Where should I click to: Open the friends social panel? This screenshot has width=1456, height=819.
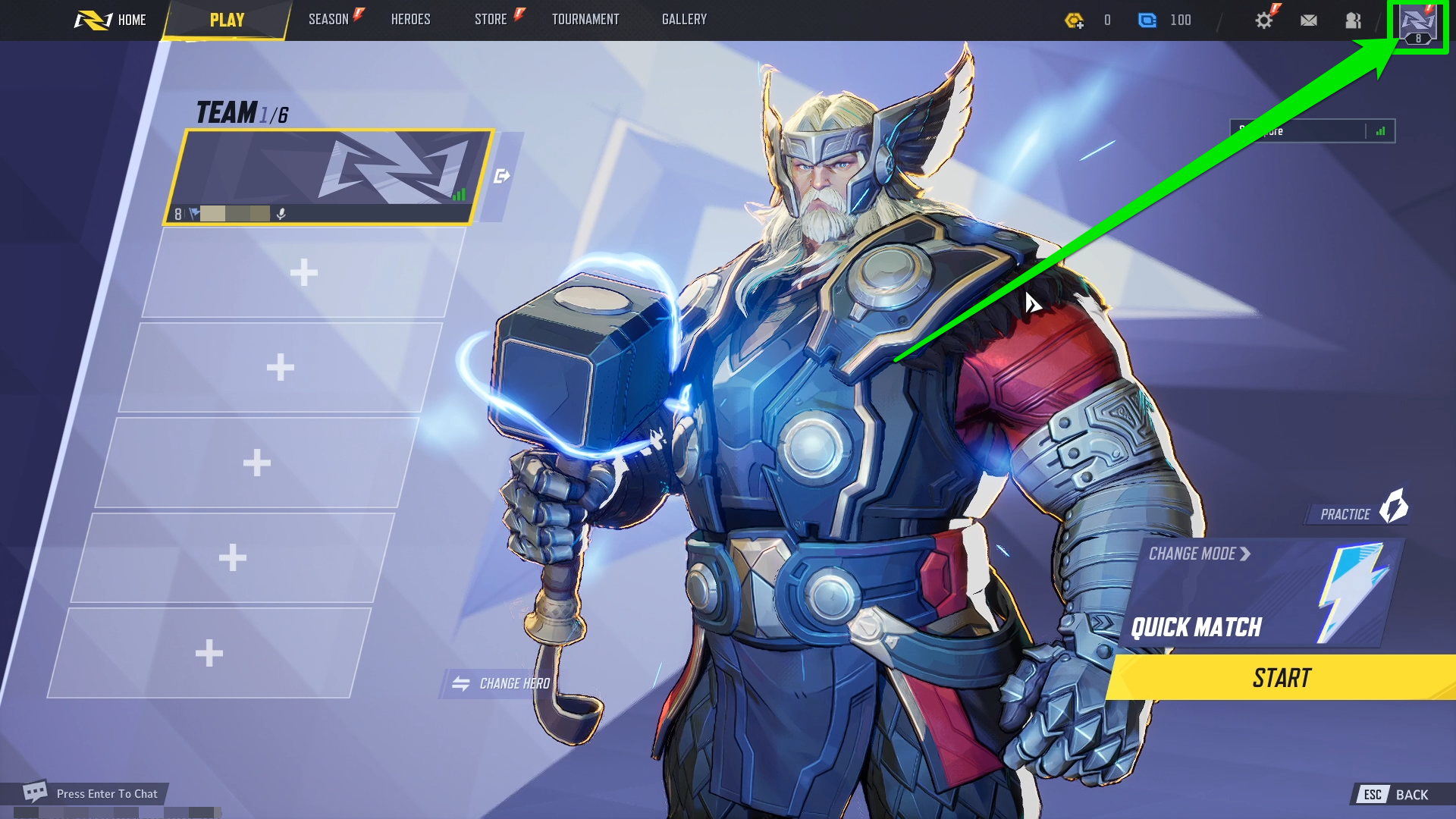tap(1353, 20)
